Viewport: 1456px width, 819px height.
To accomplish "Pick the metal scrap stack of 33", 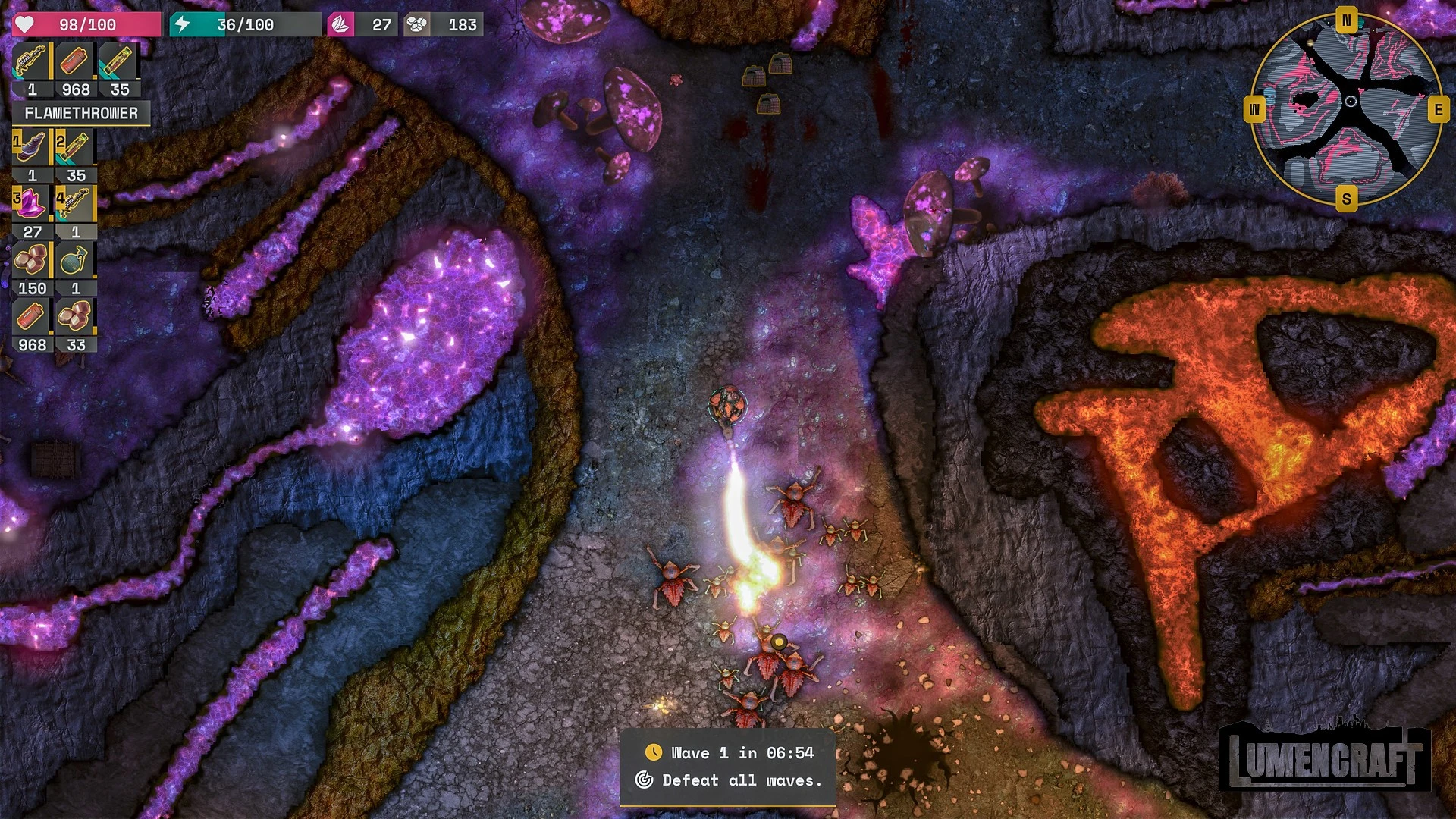I will [75, 317].
